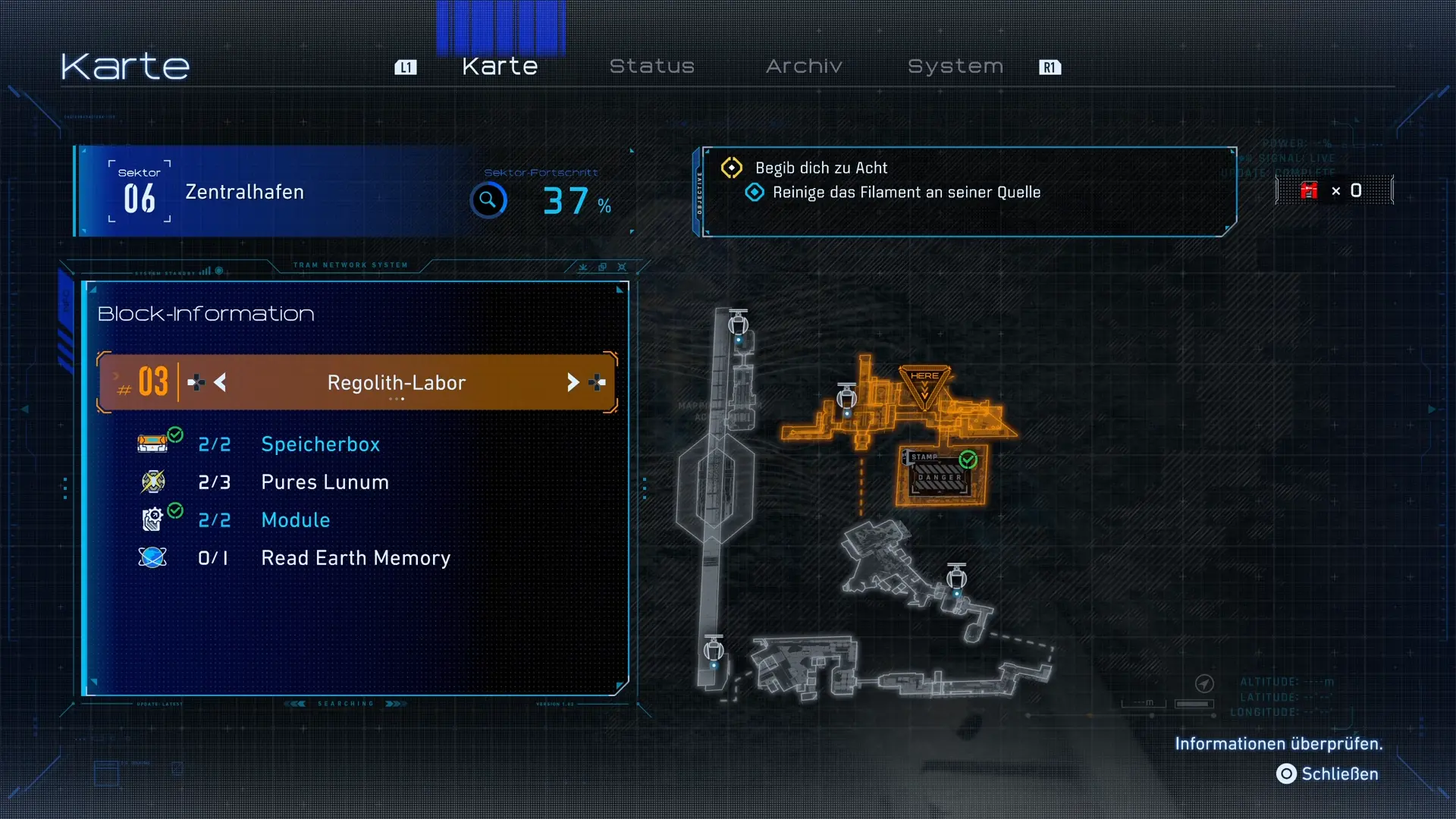Select next block with right arrow
This screenshot has height=819, width=1456.
point(573,383)
